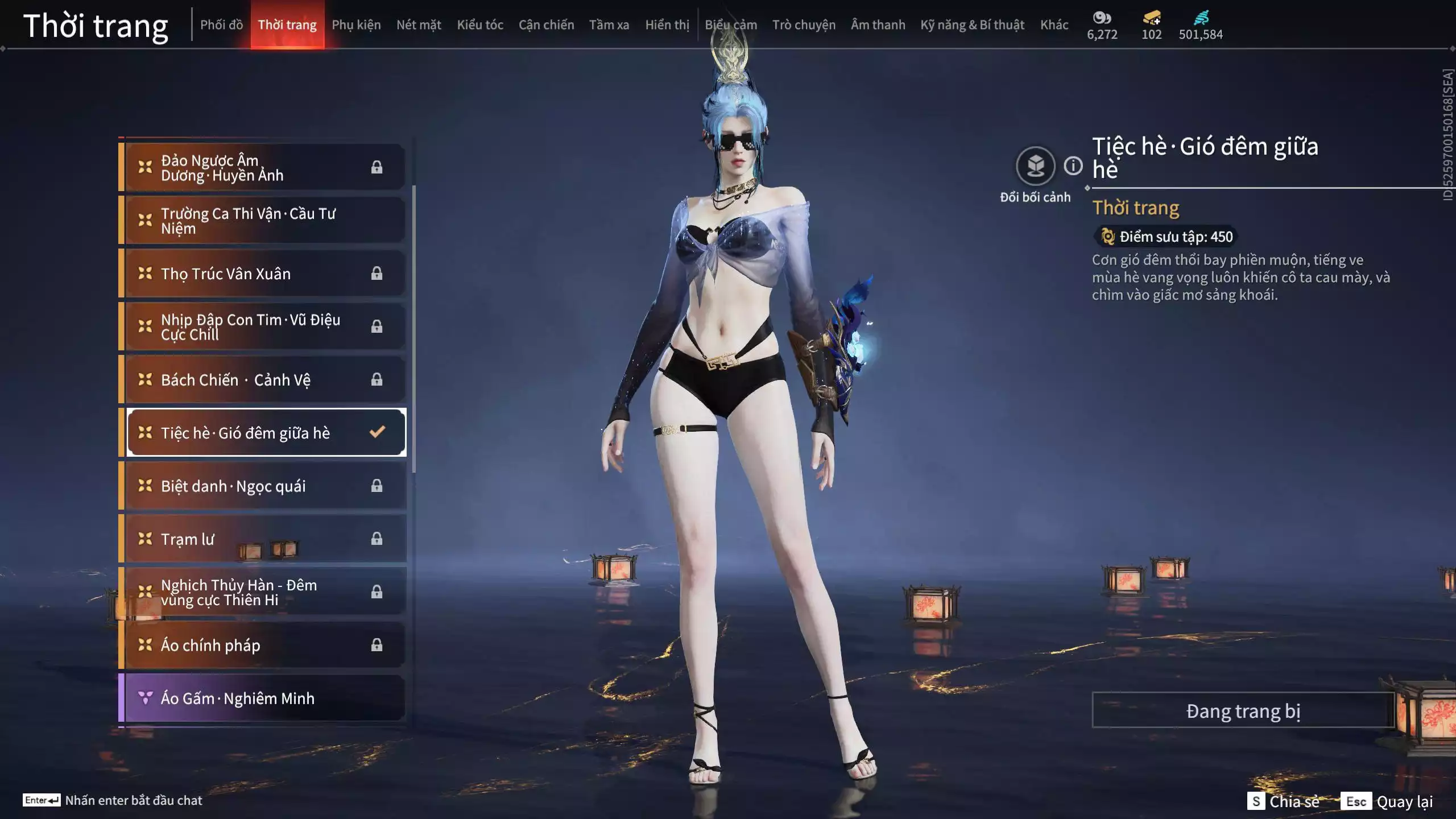Open the Cận chiến category
Image resolution: width=1456 pixels, height=819 pixels.
[546, 25]
